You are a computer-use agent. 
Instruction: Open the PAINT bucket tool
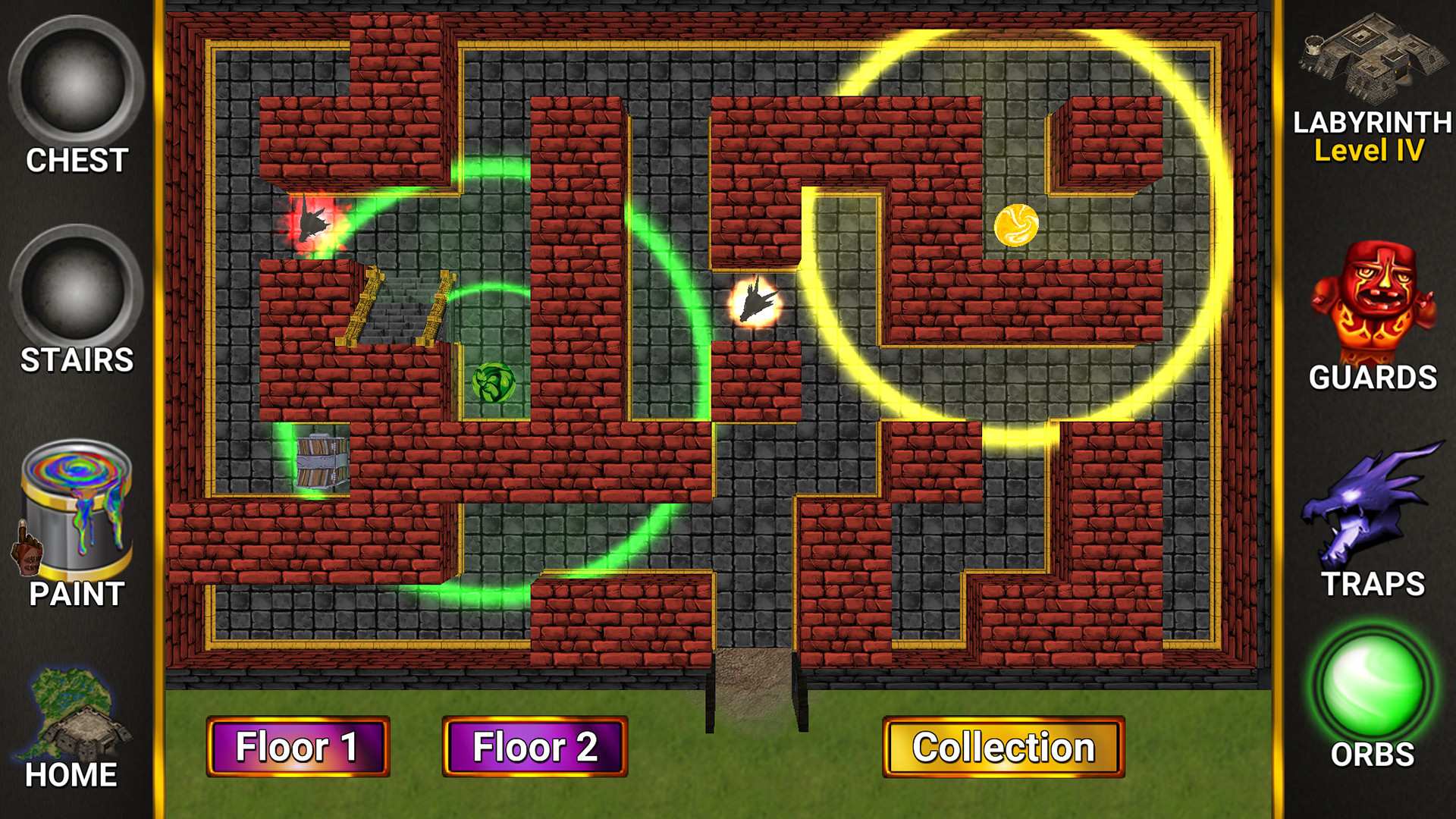point(78,508)
